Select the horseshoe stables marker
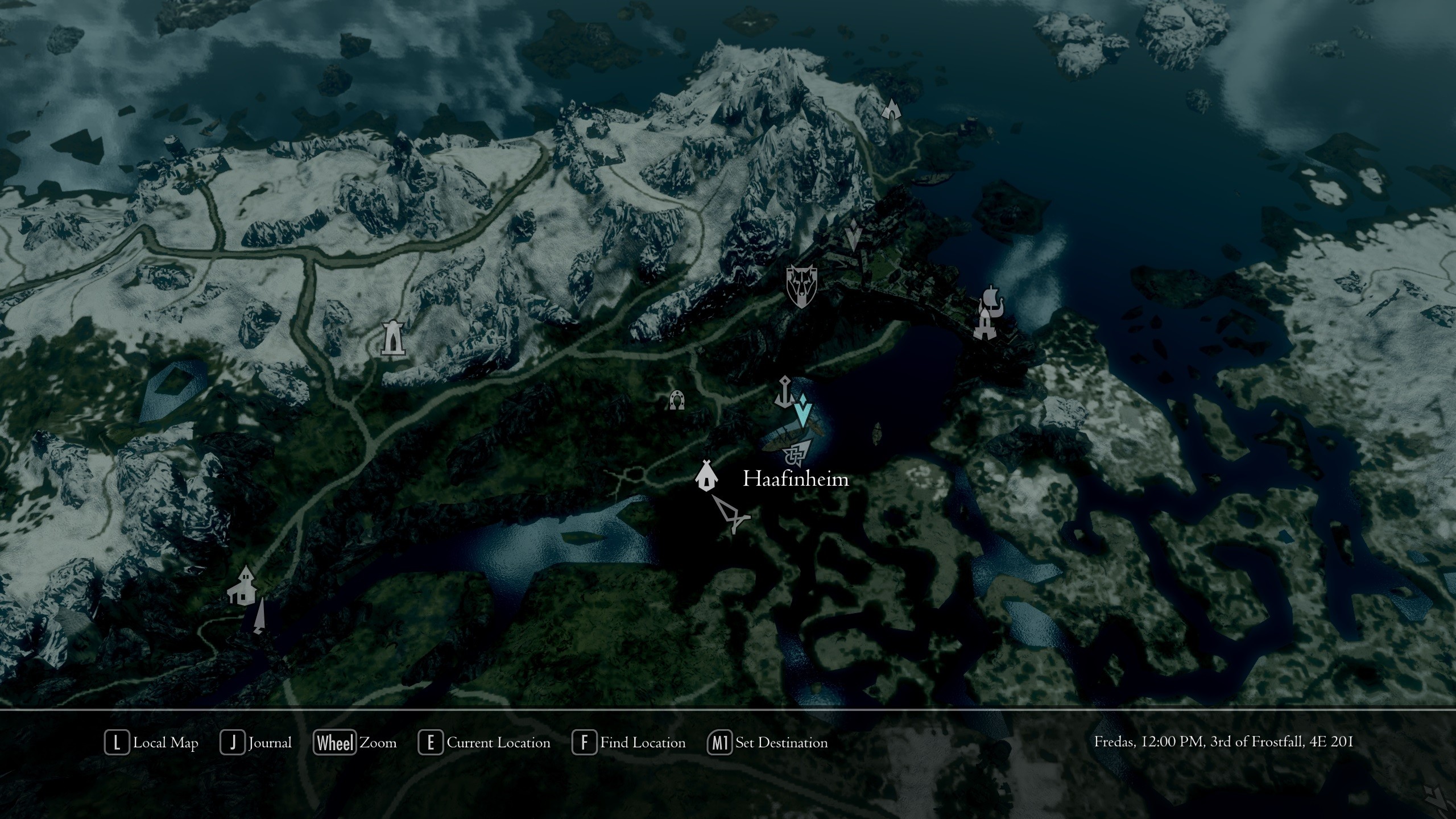The width and height of the screenshot is (1456, 819). click(676, 400)
